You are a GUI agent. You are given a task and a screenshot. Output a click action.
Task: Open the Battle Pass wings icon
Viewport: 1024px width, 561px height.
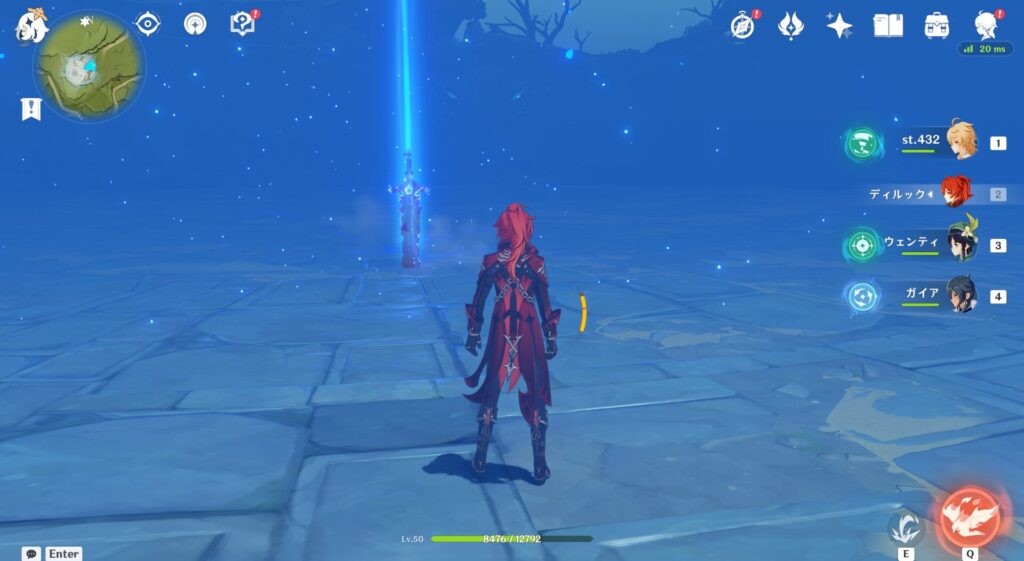pyautogui.click(x=791, y=25)
